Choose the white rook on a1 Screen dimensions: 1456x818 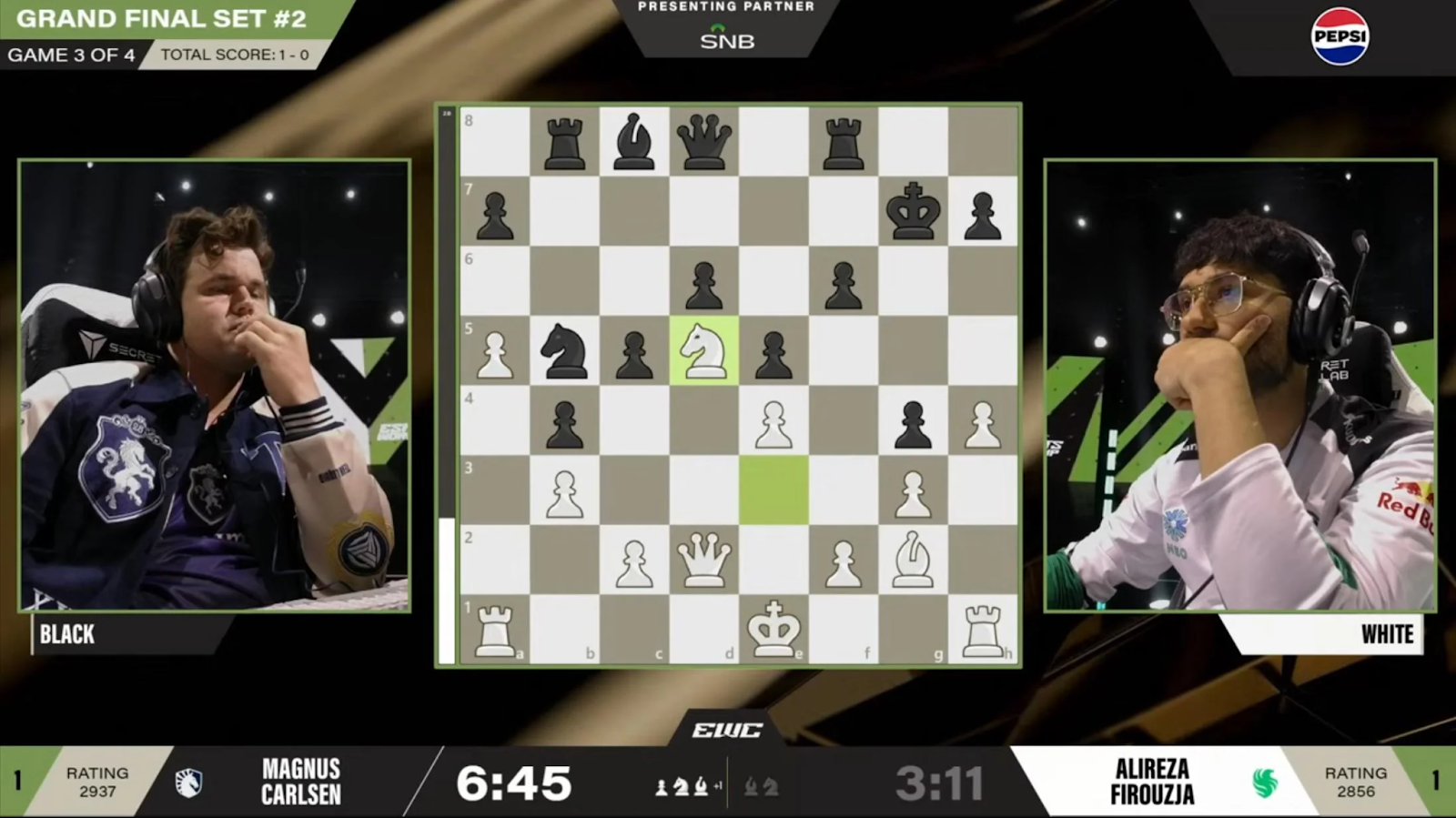(x=495, y=629)
